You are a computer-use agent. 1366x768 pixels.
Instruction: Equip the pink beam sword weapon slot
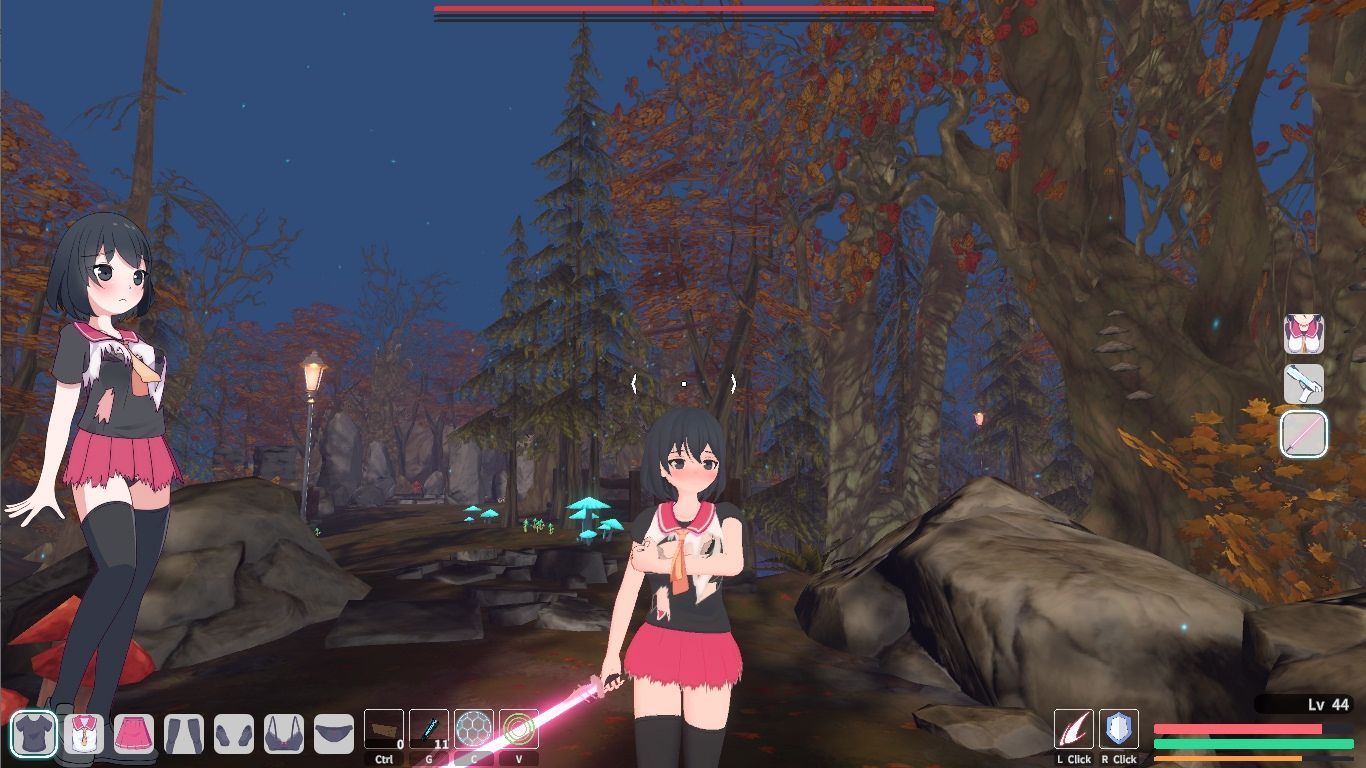1304,434
